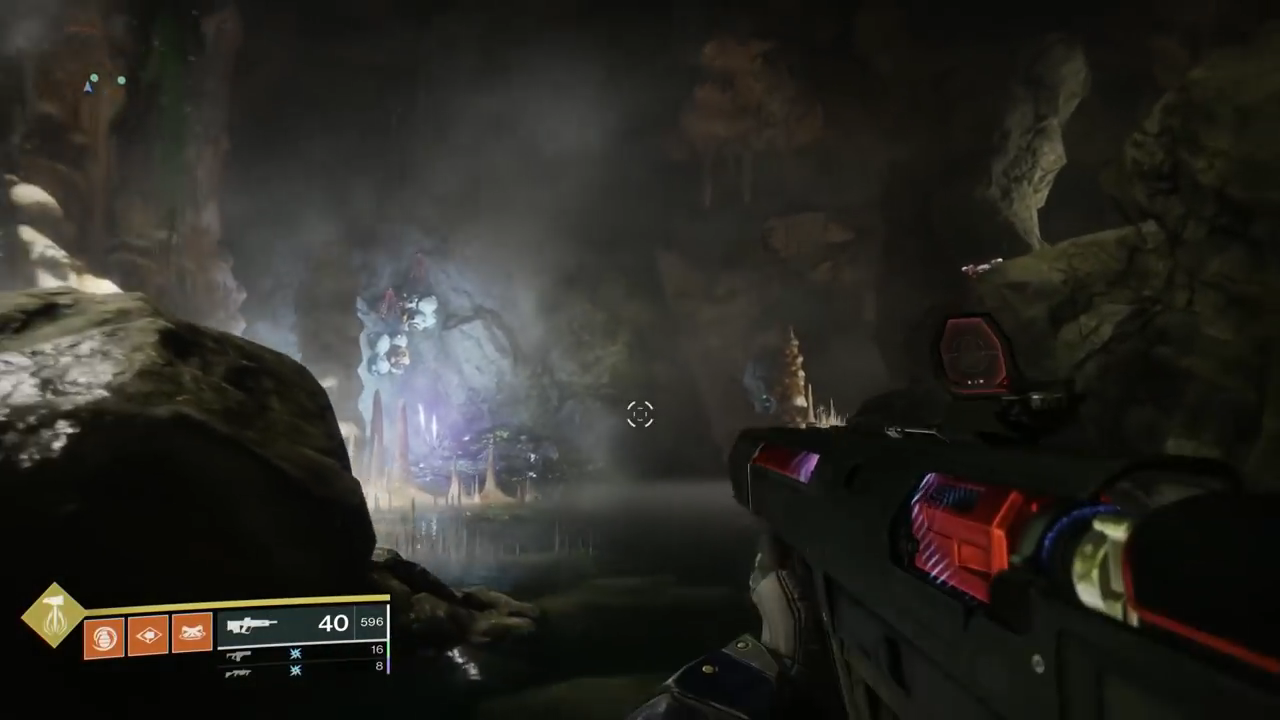Select the grenade ability icon
1280x720 pixels.
[x=104, y=637]
